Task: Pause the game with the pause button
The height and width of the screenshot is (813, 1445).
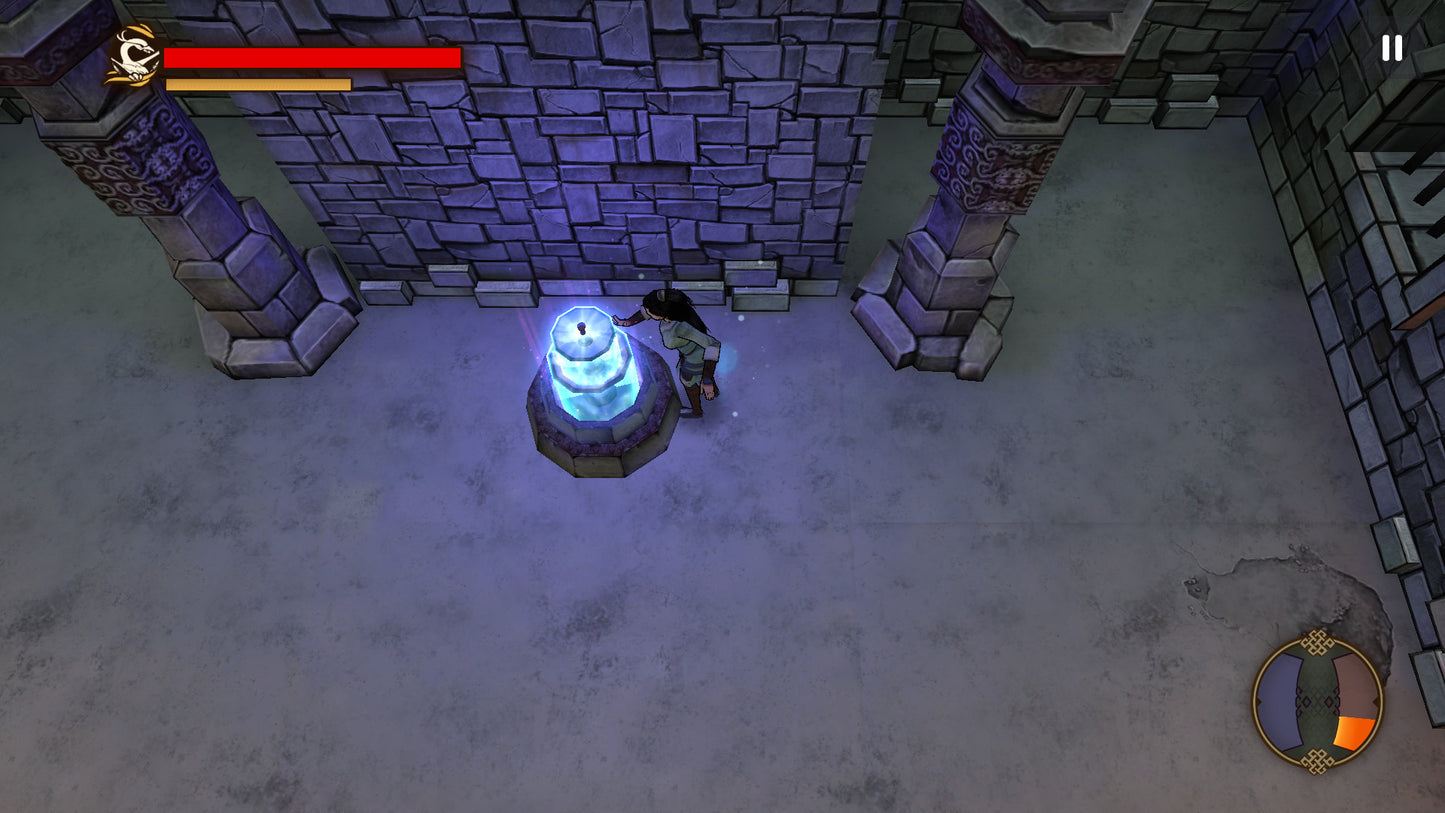Action: click(1391, 48)
